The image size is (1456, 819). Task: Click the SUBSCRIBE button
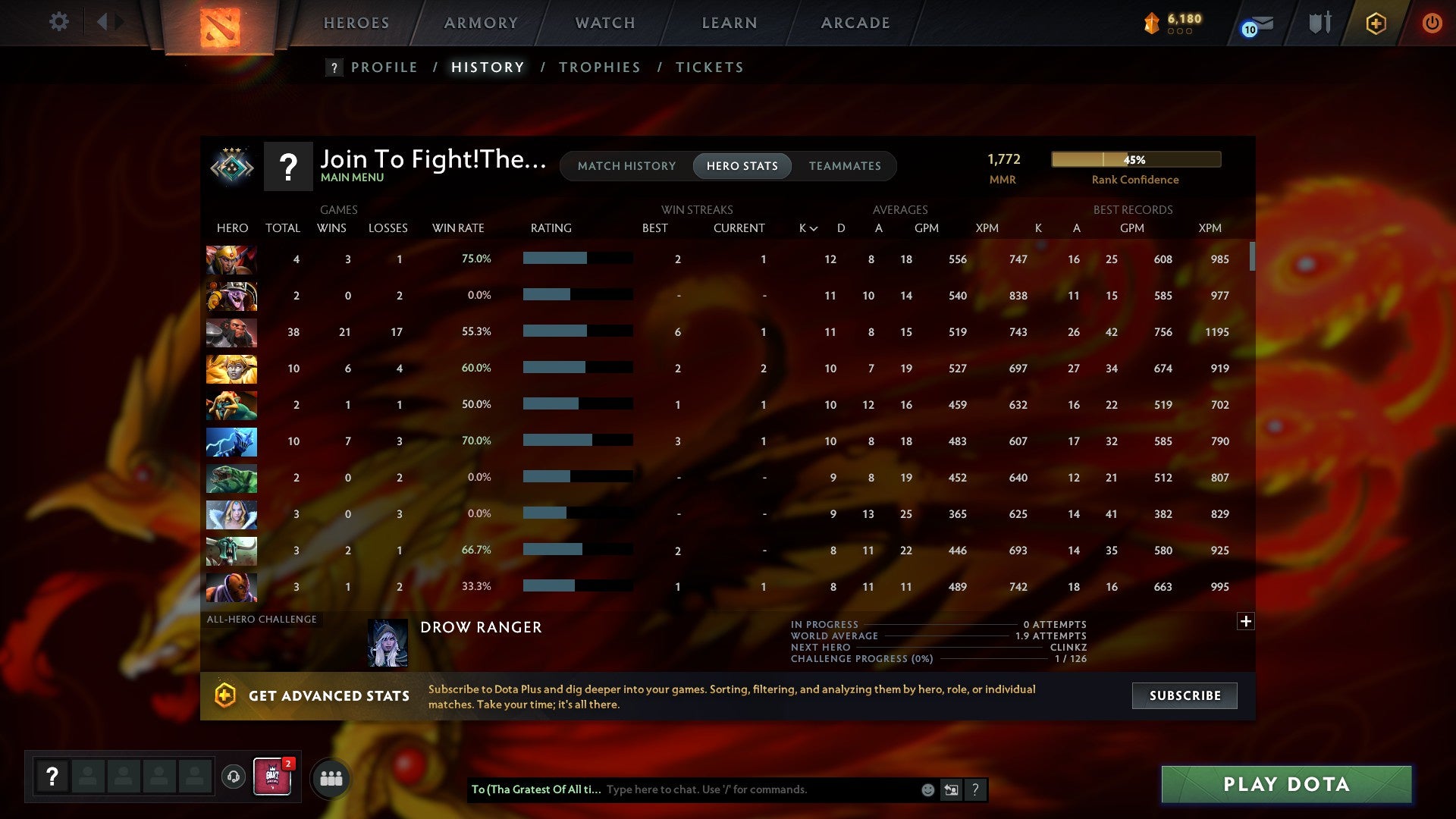click(x=1184, y=695)
